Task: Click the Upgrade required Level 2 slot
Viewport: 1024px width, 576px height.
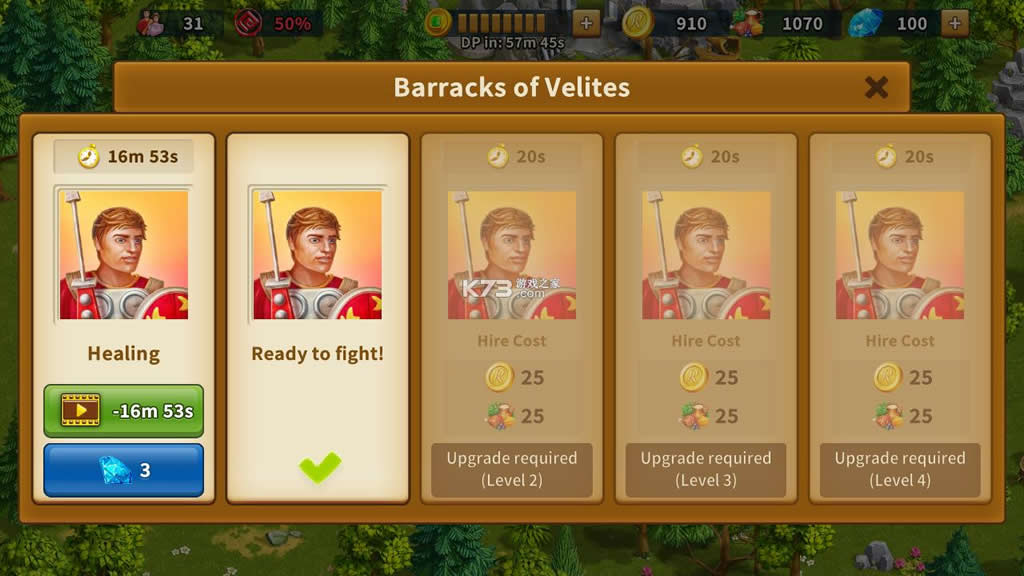Action: [x=512, y=469]
